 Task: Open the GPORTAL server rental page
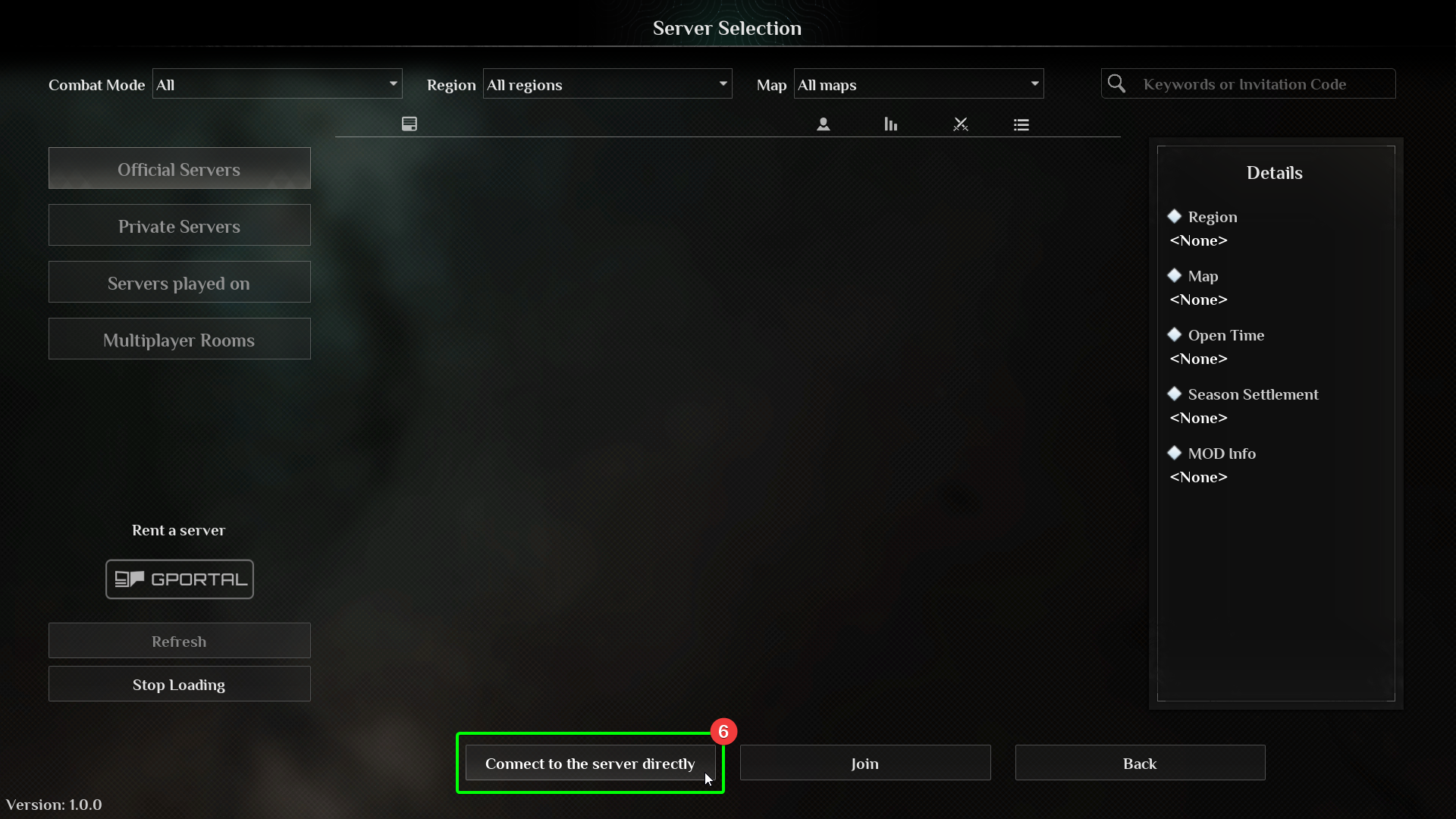point(179,579)
